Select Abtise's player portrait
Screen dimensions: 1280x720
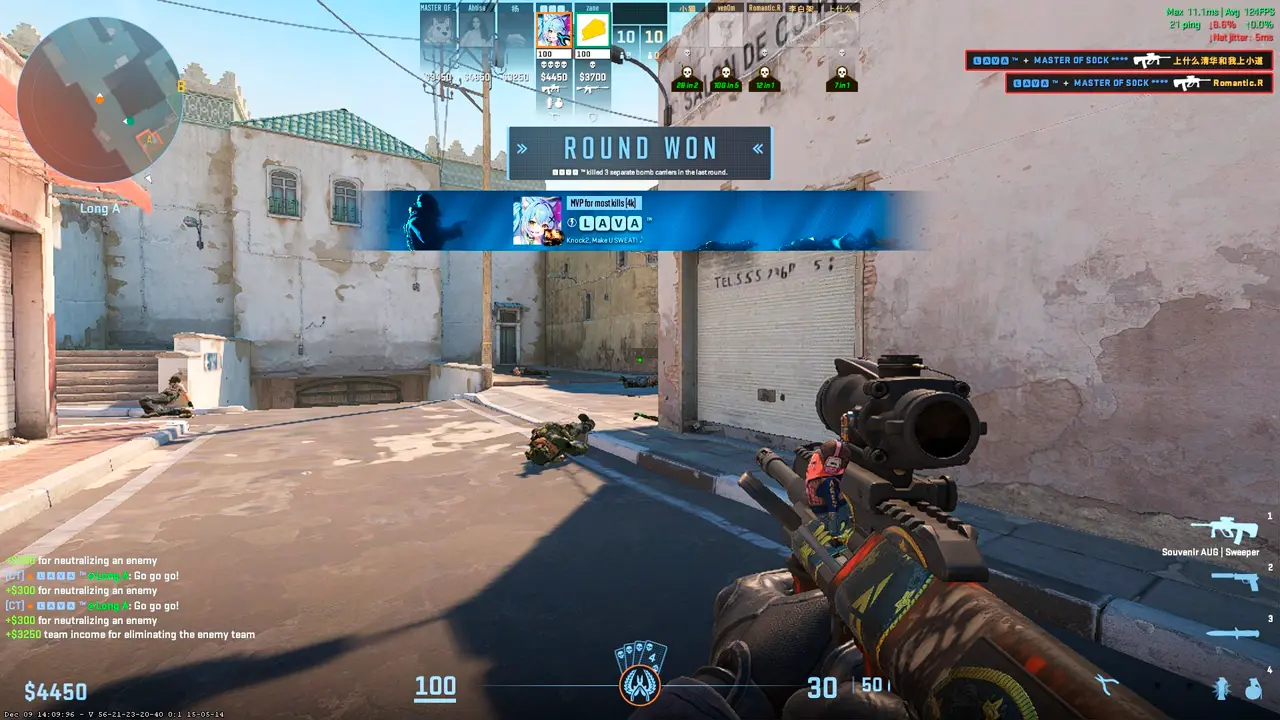point(476,30)
